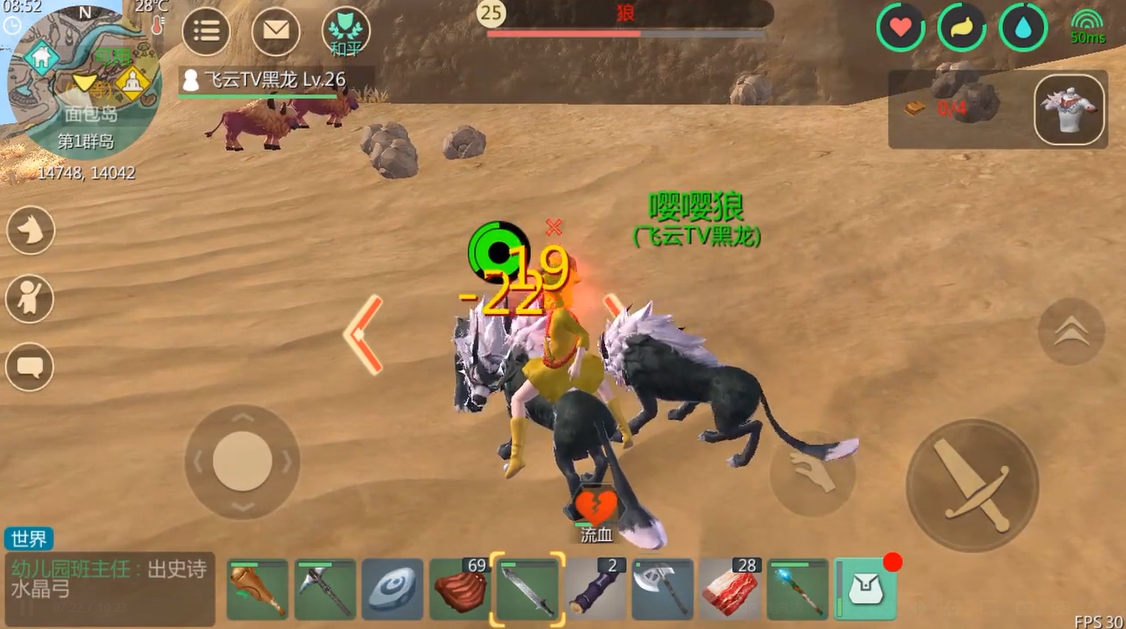The height and width of the screenshot is (629, 1126).
Task: Open the mail envelope inbox
Action: 275,31
